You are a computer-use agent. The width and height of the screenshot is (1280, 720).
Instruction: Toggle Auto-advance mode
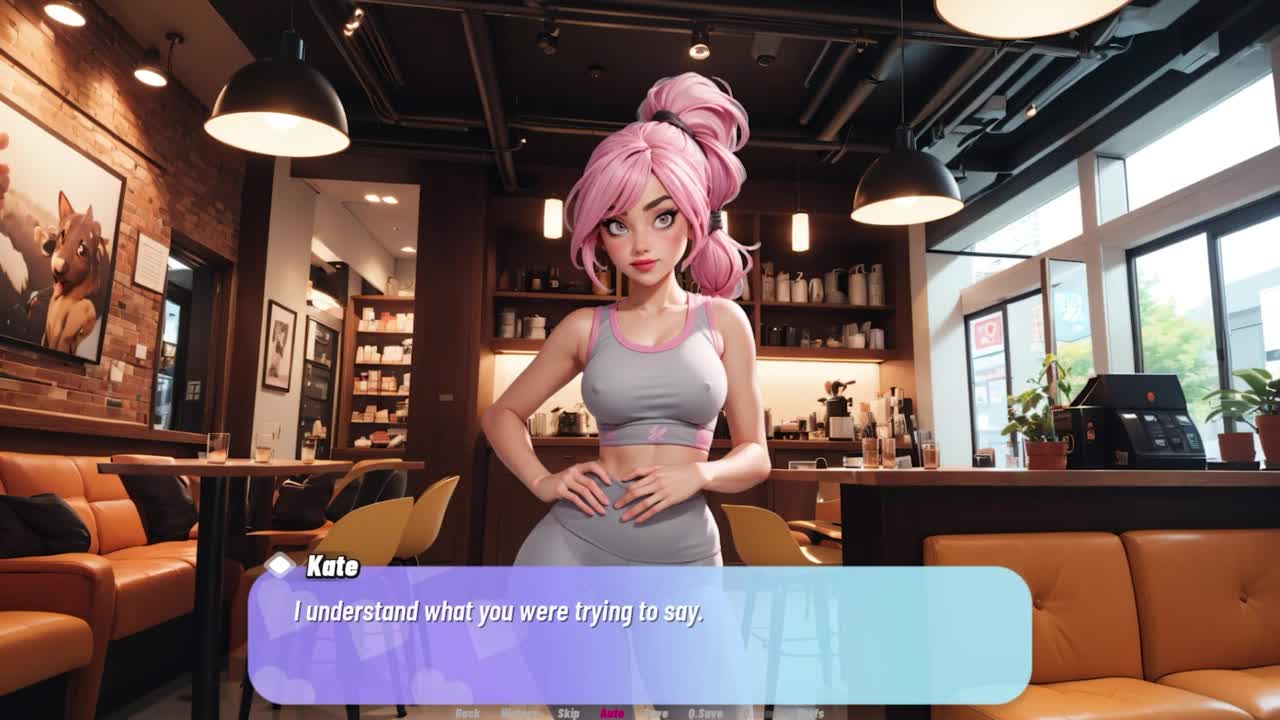[x=612, y=713]
